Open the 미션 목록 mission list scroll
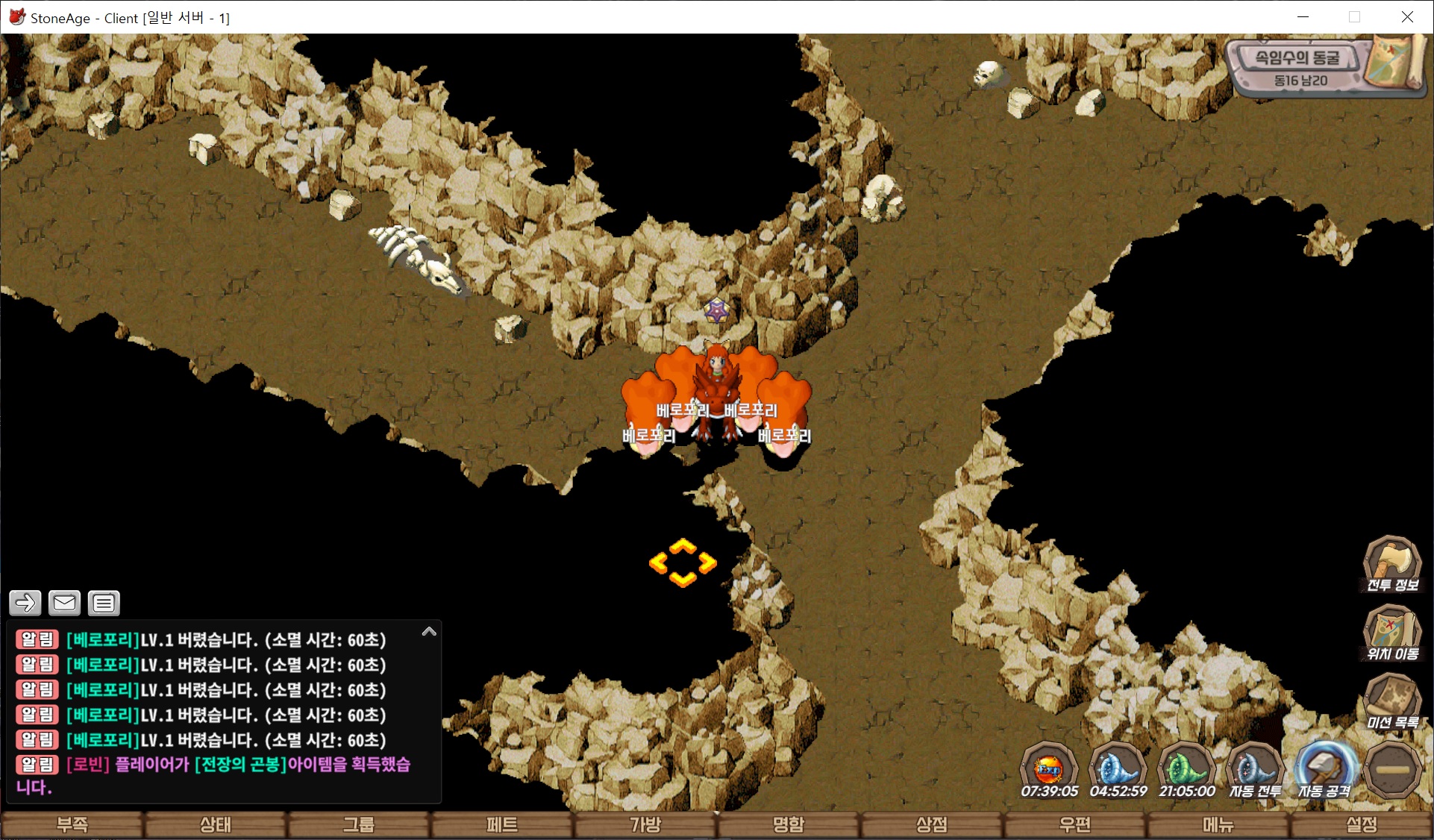This screenshot has width=1434, height=840. click(x=1391, y=701)
